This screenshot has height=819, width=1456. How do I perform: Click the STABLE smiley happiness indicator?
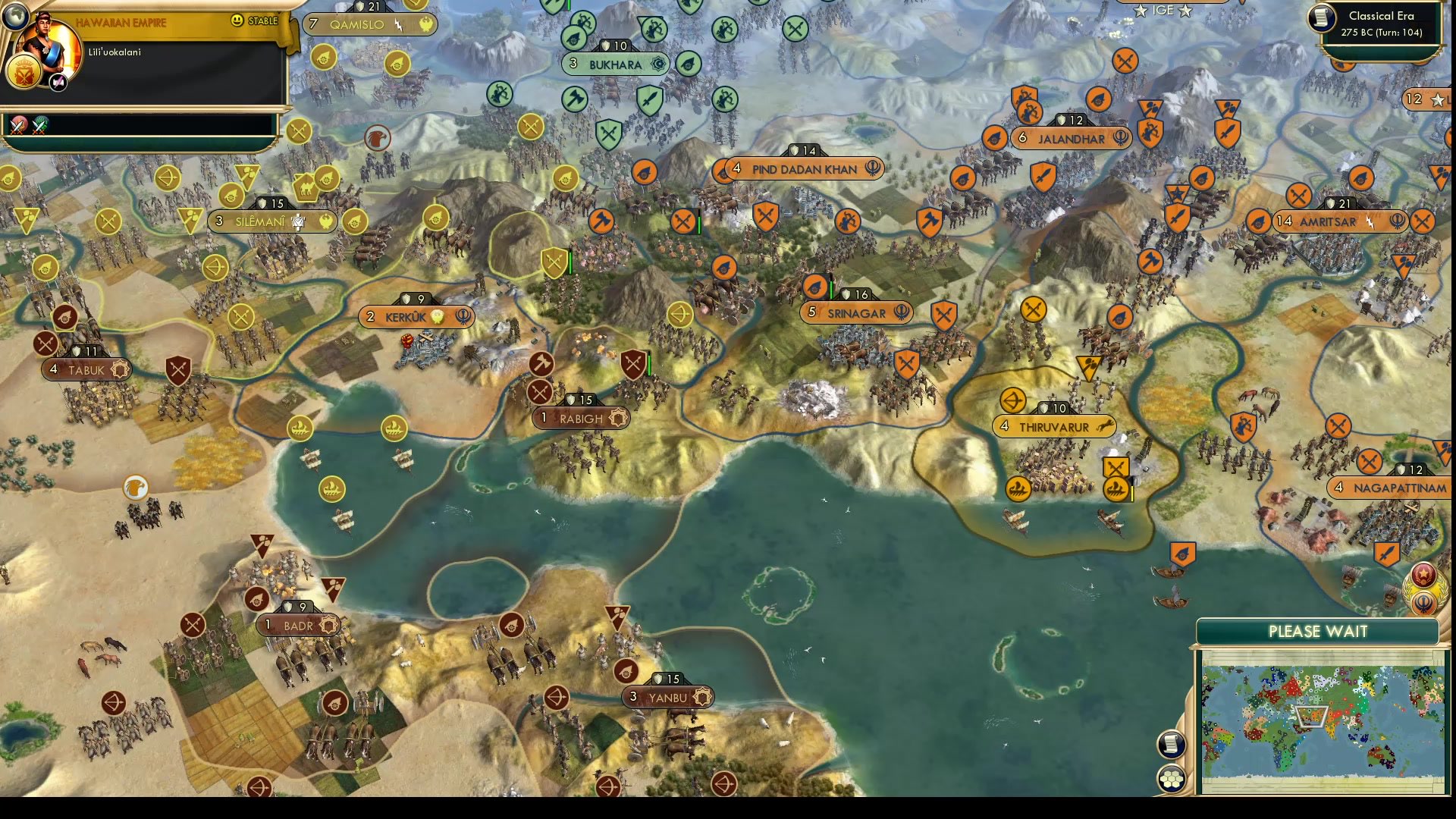point(237,20)
